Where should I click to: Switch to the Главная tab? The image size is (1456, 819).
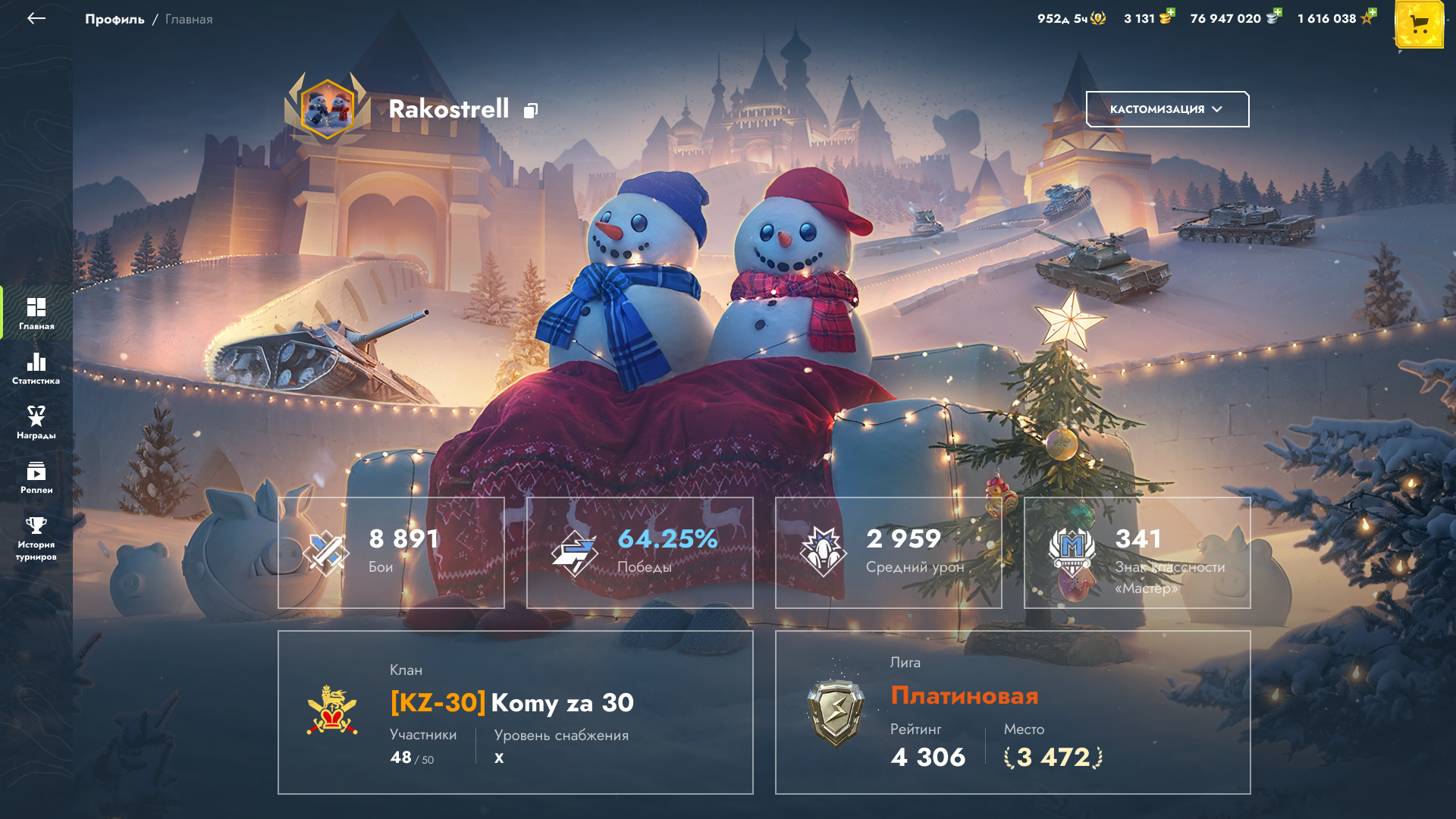(36, 313)
